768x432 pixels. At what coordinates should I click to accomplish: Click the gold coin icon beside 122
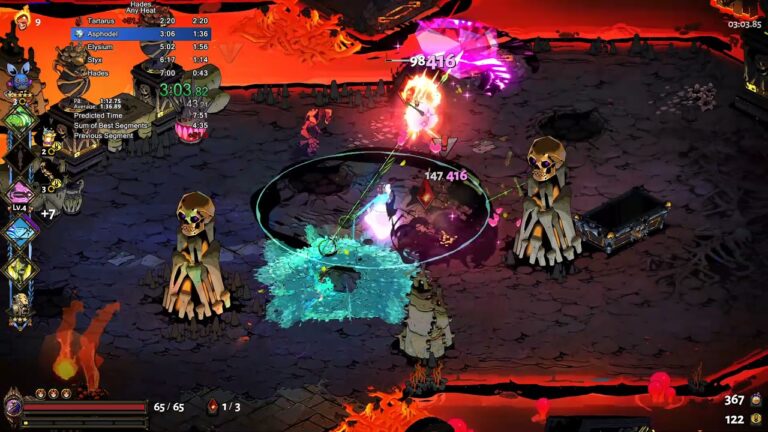756,420
